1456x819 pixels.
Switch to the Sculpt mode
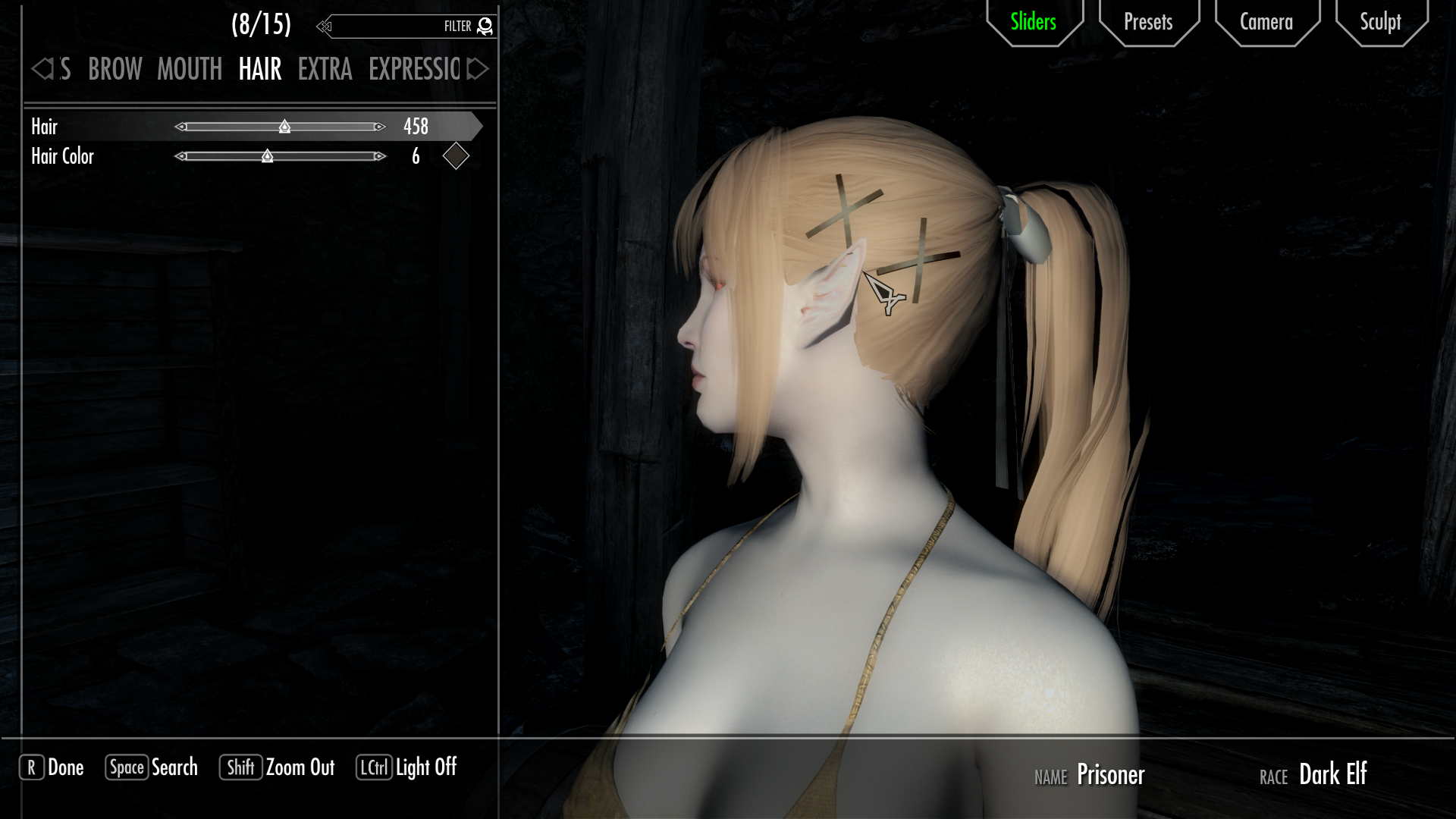1380,22
